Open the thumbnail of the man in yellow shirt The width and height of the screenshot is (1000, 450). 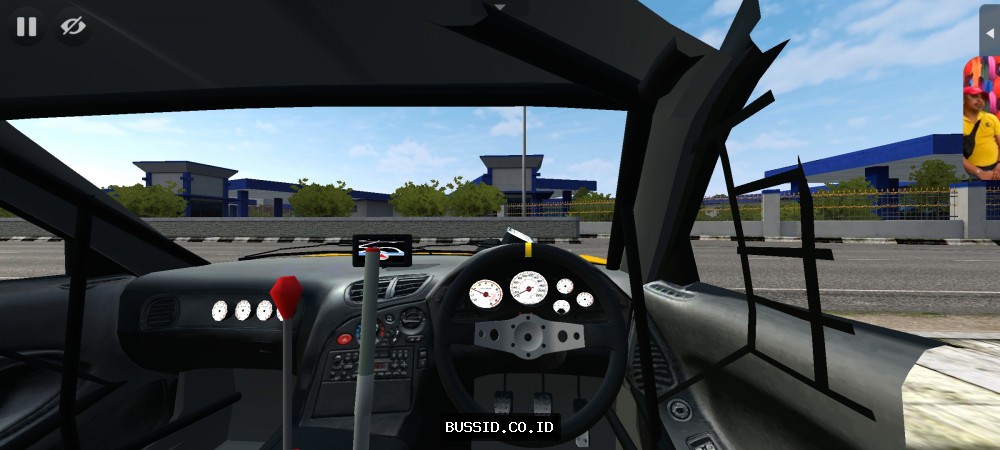pyautogui.click(x=980, y=119)
